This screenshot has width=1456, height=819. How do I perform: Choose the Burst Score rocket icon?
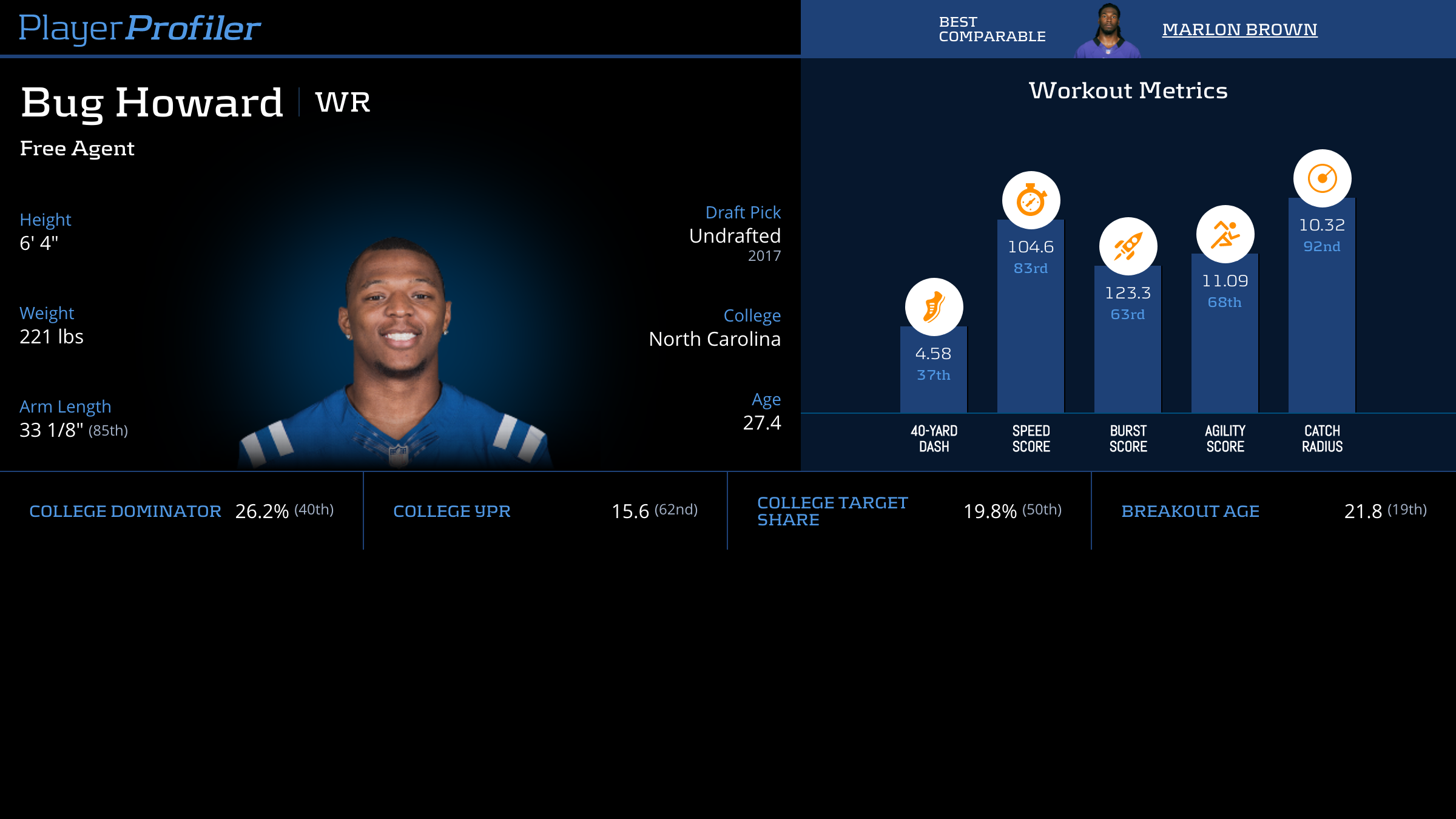(x=1128, y=246)
